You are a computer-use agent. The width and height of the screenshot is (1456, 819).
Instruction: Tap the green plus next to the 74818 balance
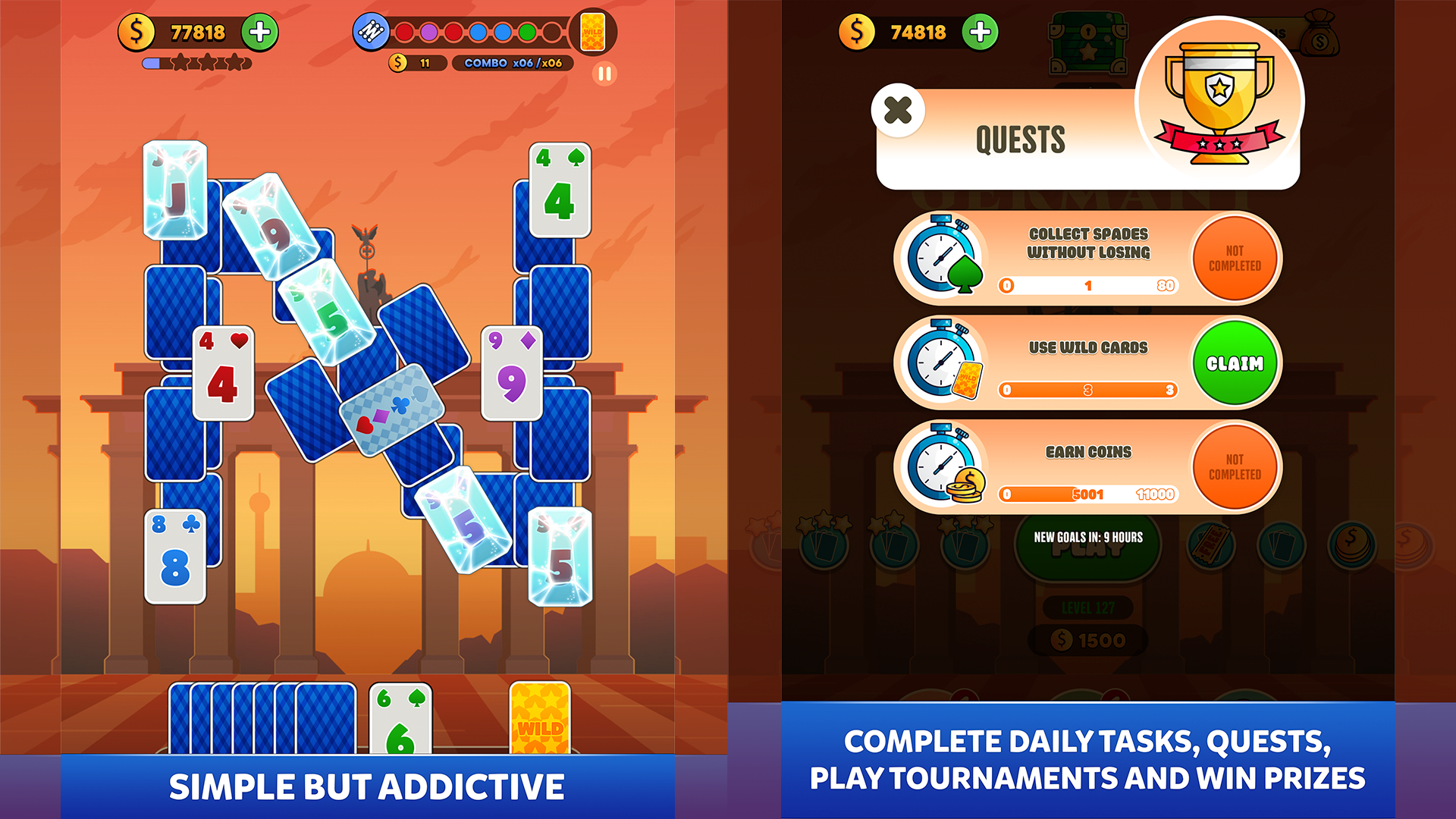tap(979, 33)
